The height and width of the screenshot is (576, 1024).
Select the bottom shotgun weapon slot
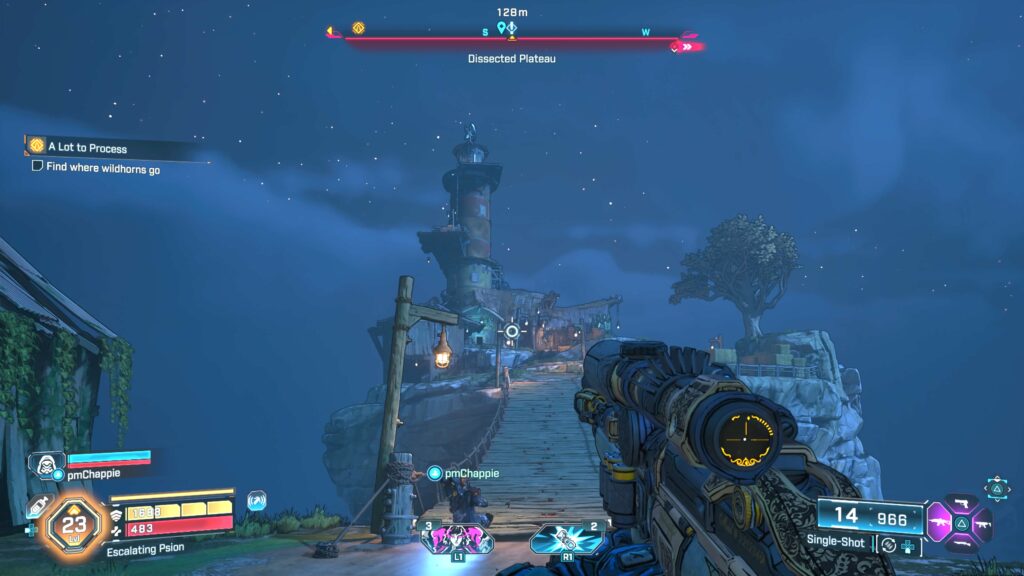(961, 543)
